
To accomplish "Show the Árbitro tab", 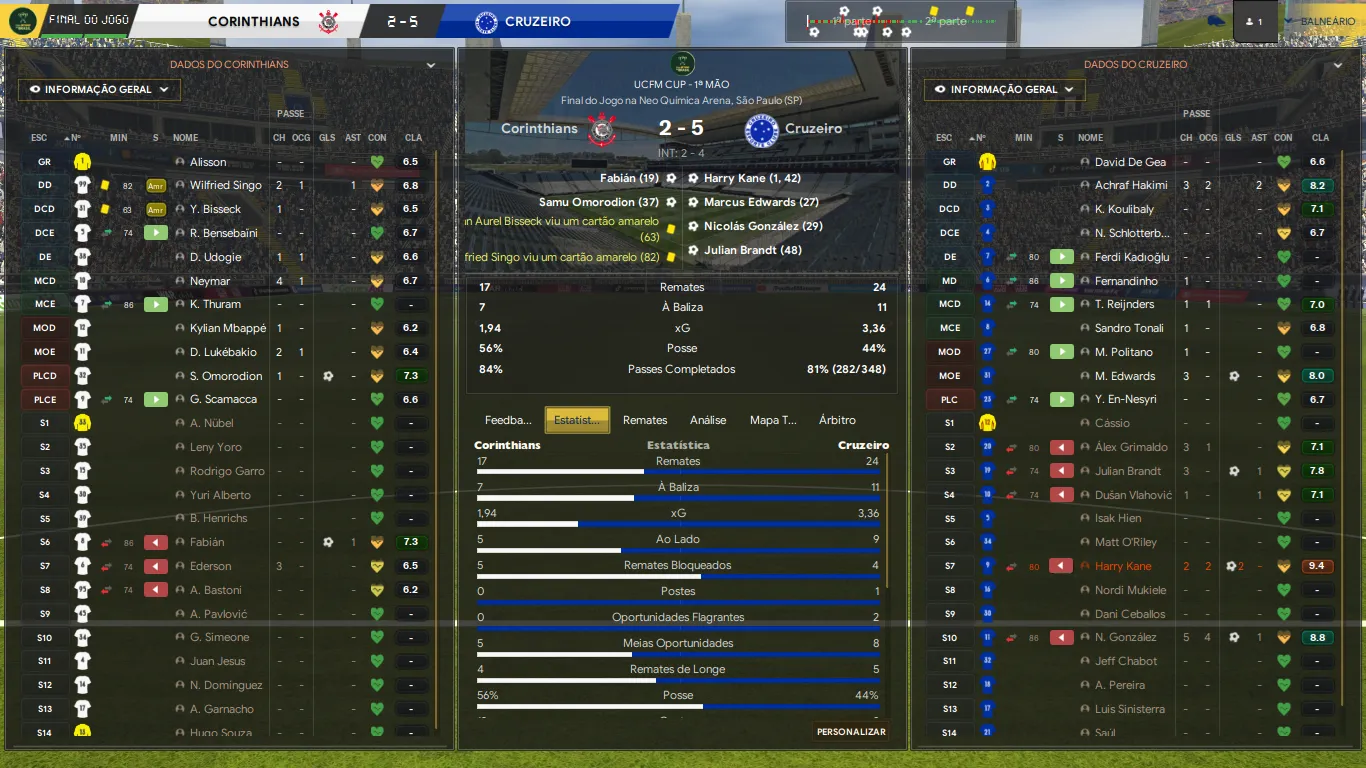I will (x=837, y=420).
